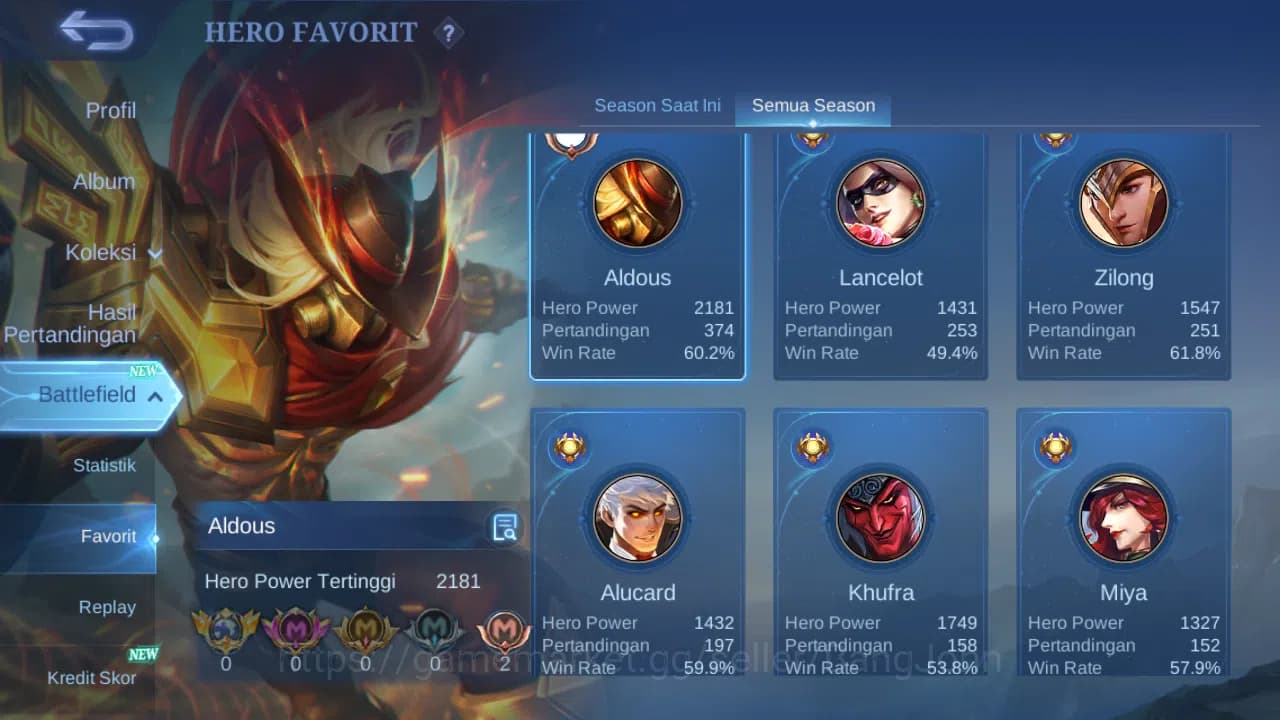Switch to the Semua Season tab
The height and width of the screenshot is (720, 1280).
(x=812, y=105)
